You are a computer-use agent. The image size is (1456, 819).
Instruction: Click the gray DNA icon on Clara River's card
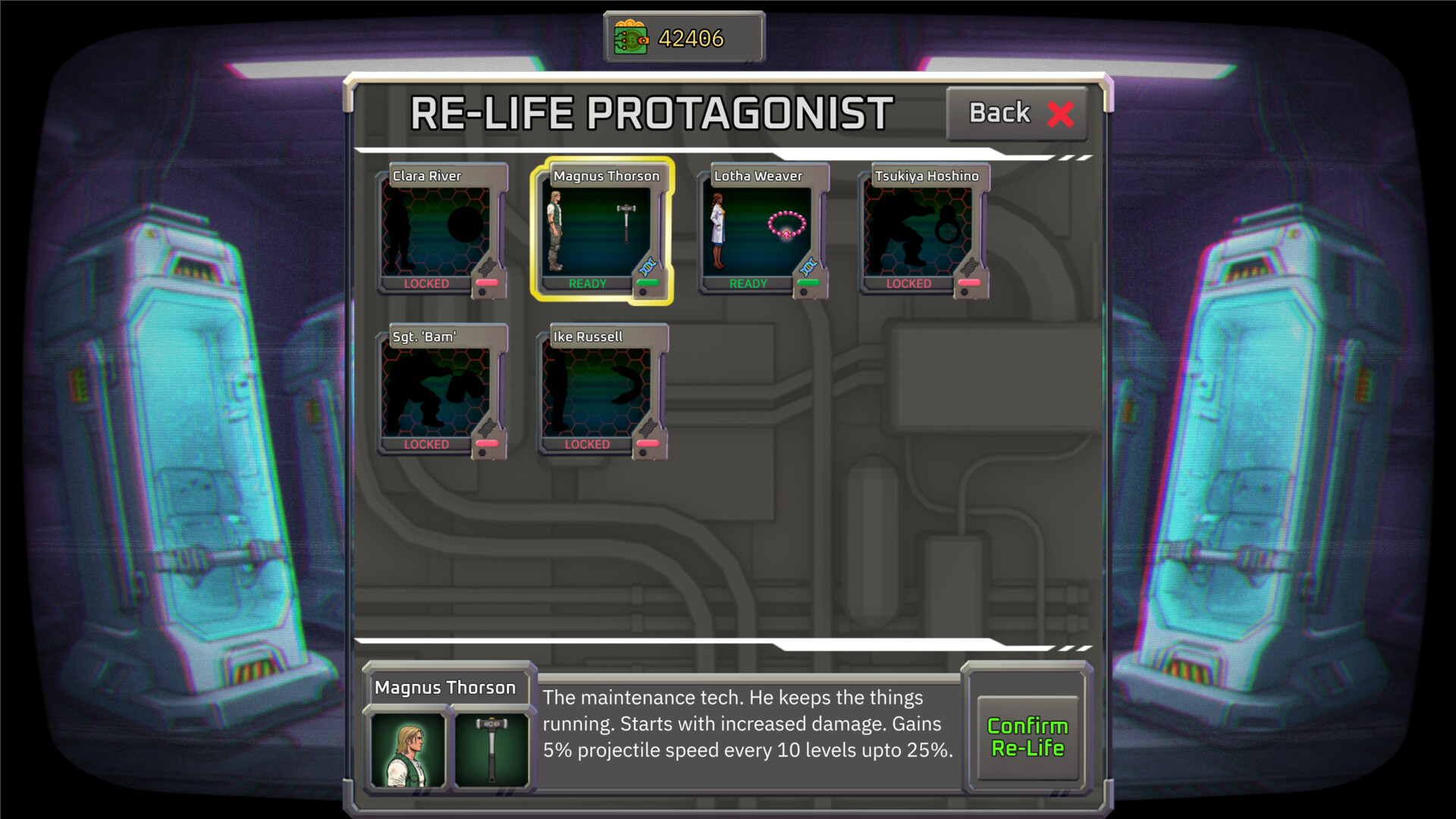[486, 266]
